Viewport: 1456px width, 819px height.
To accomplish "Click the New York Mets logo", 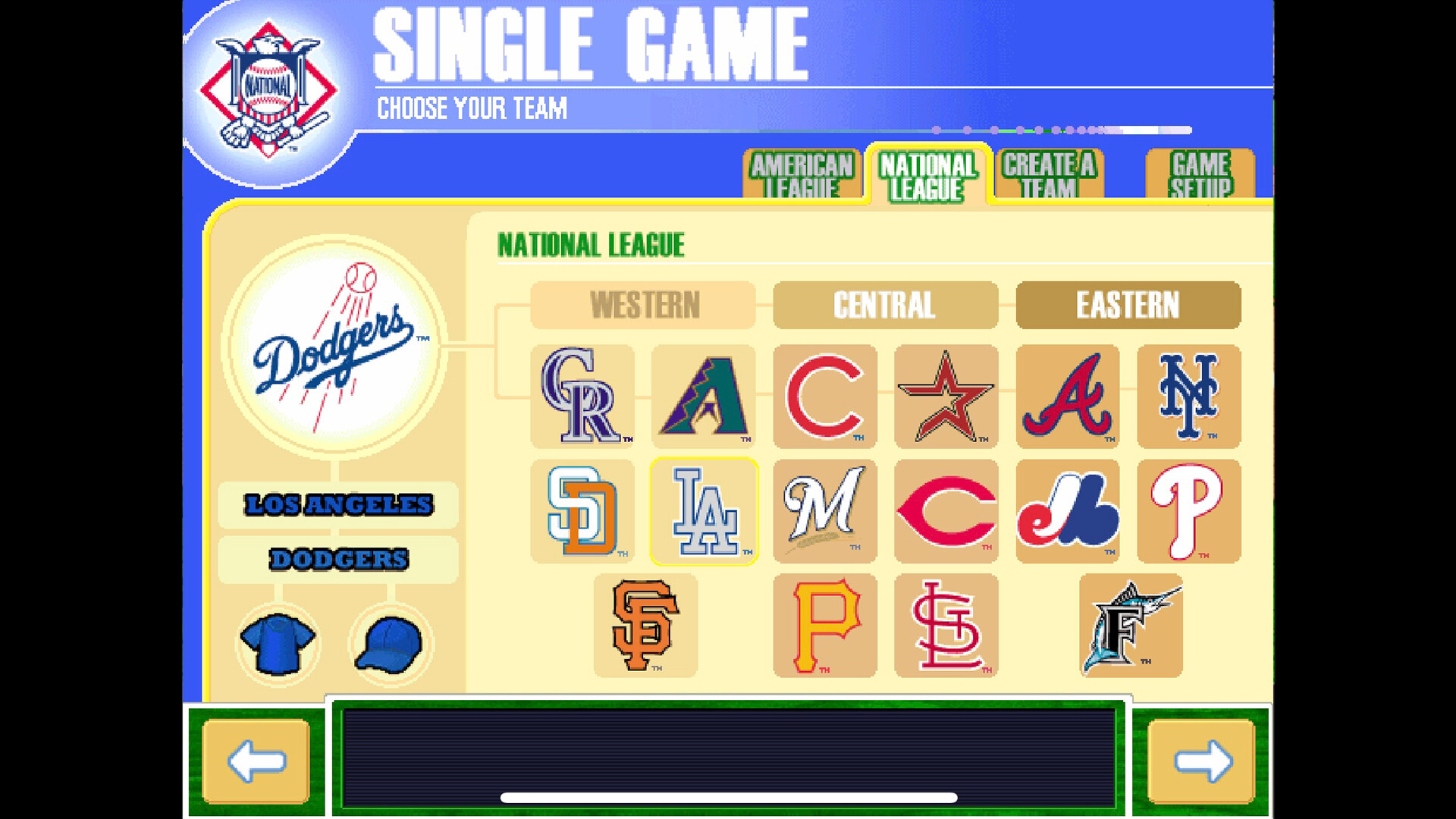I will tap(1188, 397).
